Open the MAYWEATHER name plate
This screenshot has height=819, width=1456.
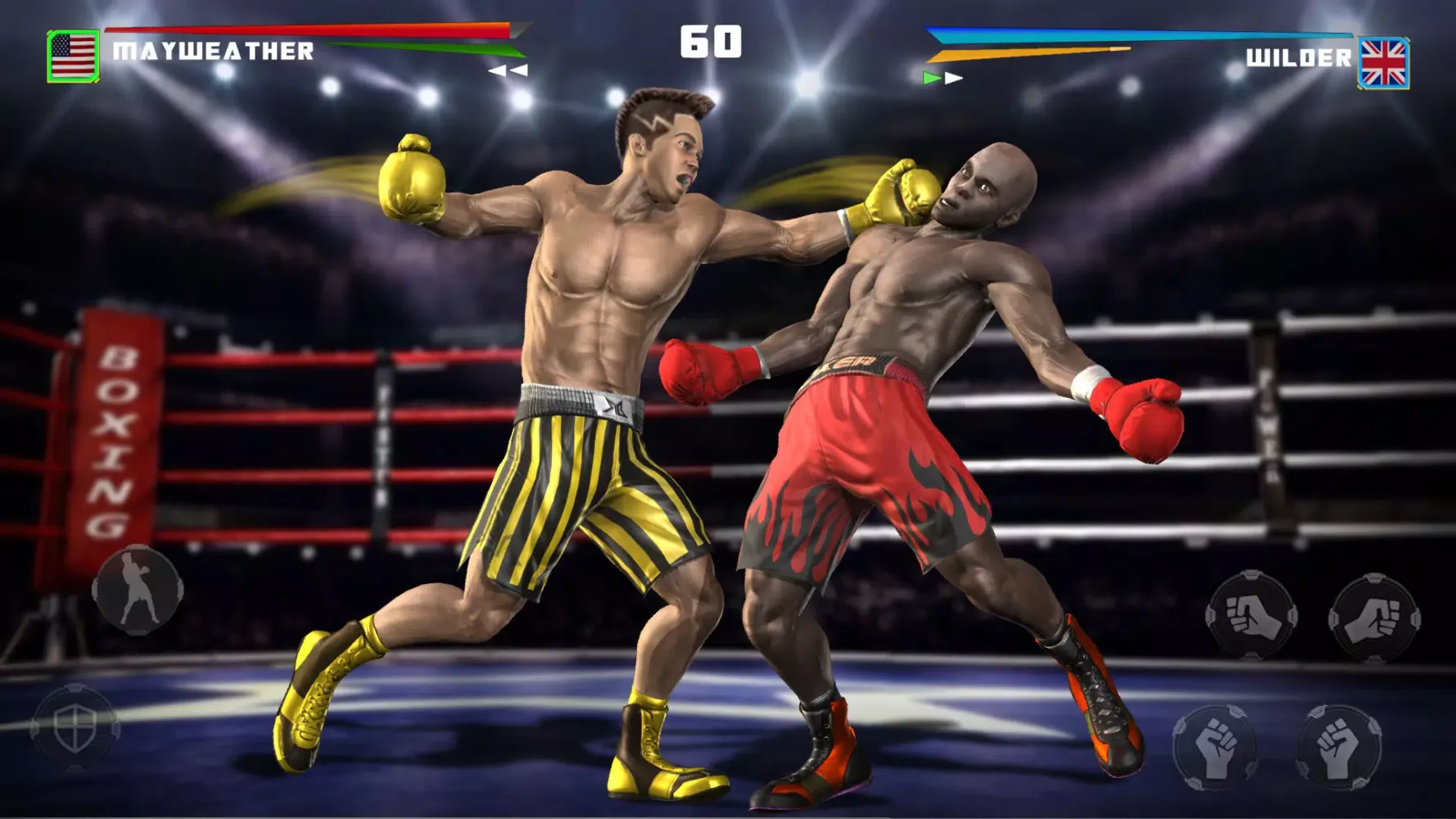[211, 52]
